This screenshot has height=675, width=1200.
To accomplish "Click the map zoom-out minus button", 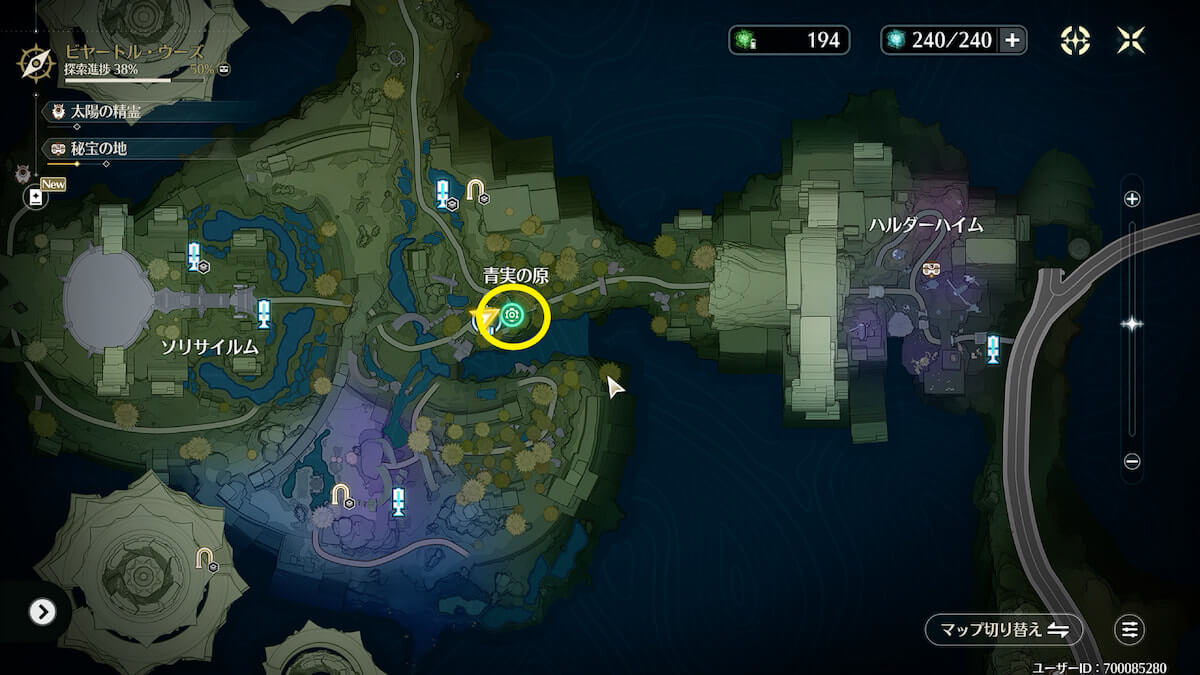I will pyautogui.click(x=1132, y=461).
